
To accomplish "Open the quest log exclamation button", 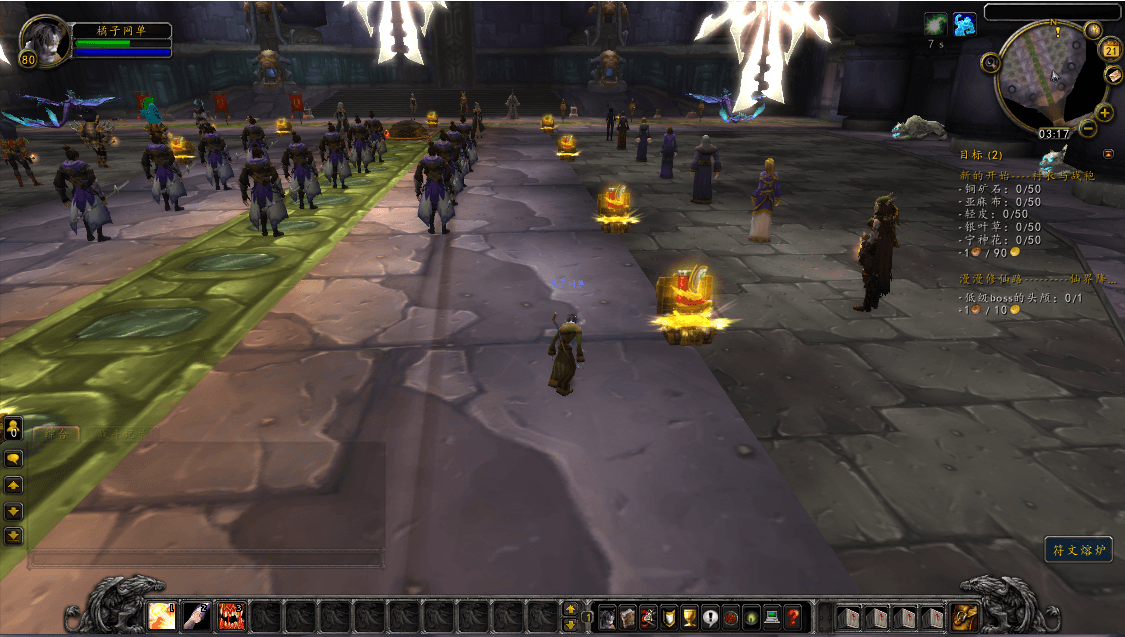I will (710, 616).
